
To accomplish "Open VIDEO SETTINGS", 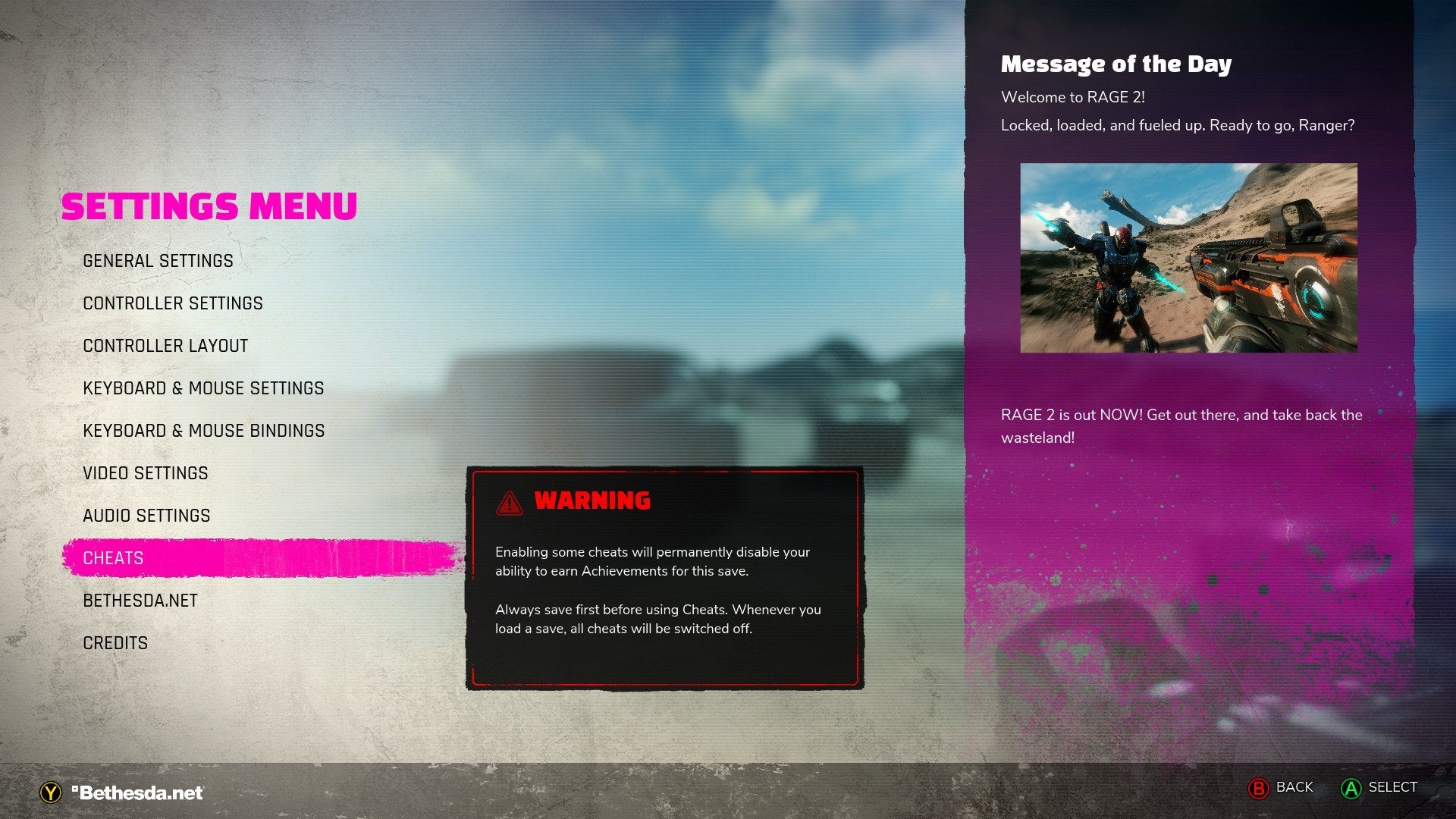I will tap(146, 472).
